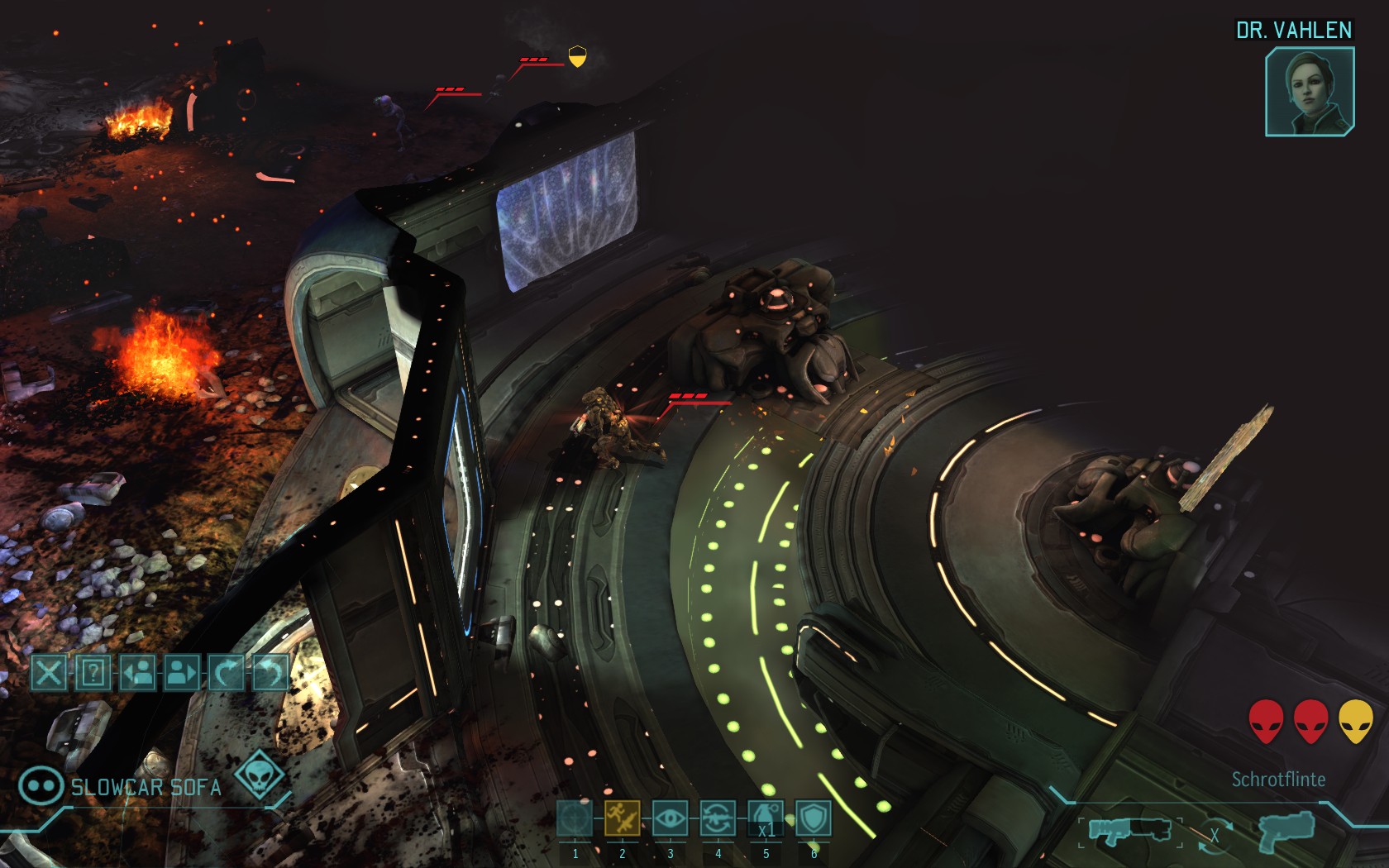Select the shotgun primary weapon icon
This screenshot has height=868, width=1389.
(1129, 829)
